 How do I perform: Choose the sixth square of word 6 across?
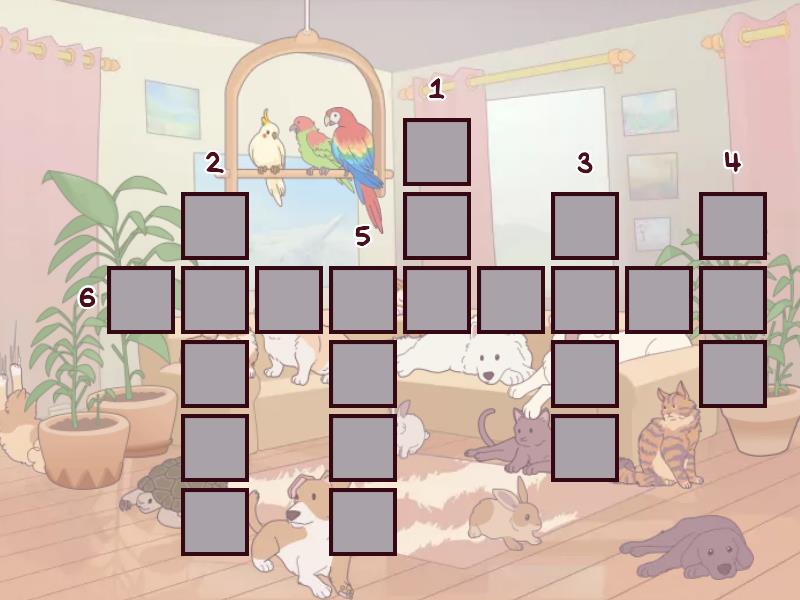tap(511, 300)
